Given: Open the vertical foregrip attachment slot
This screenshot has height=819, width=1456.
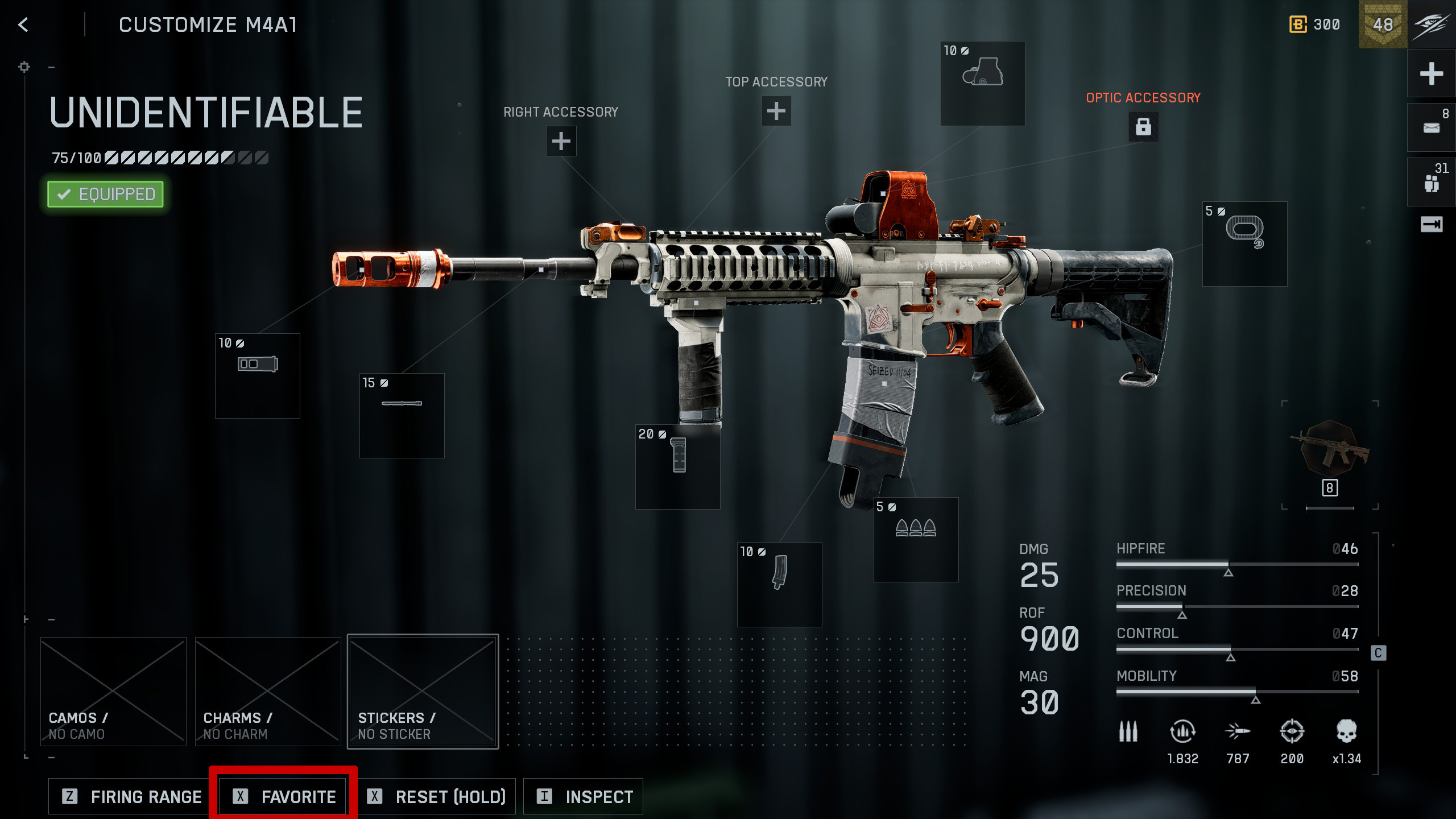Looking at the screenshot, I should (677, 466).
